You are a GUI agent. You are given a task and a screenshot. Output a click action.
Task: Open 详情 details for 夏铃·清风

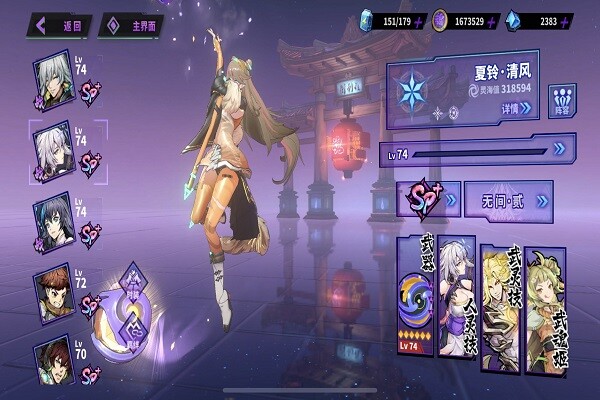(513, 107)
